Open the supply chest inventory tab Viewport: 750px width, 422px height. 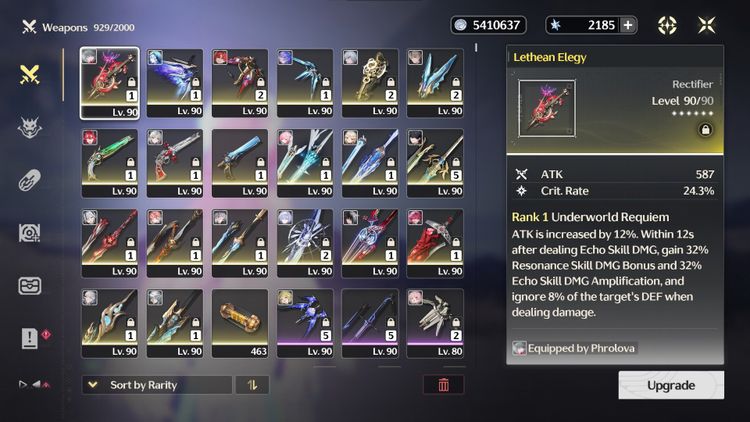tap(30, 286)
